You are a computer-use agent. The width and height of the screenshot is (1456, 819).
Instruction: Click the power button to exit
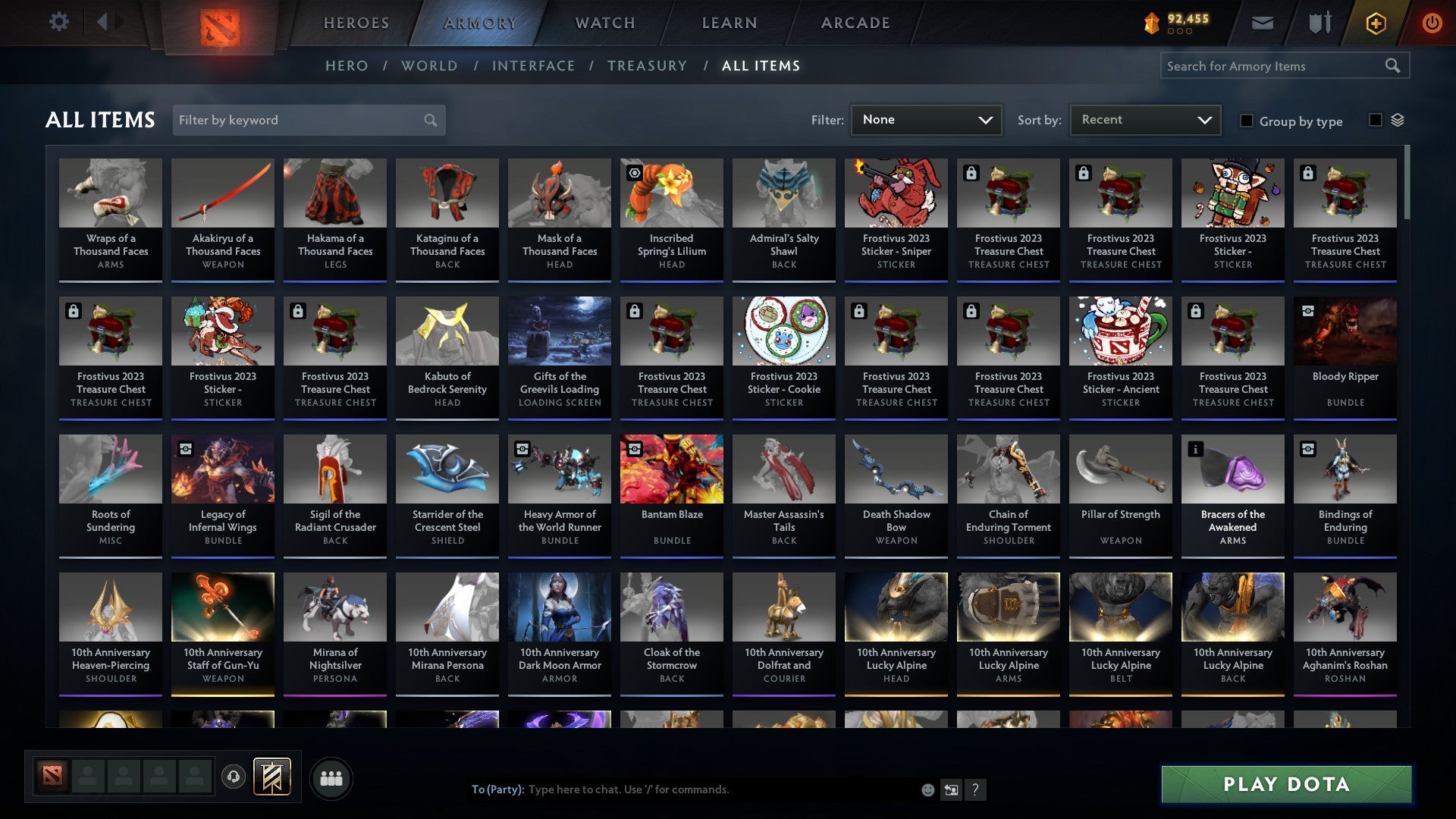coord(1432,22)
